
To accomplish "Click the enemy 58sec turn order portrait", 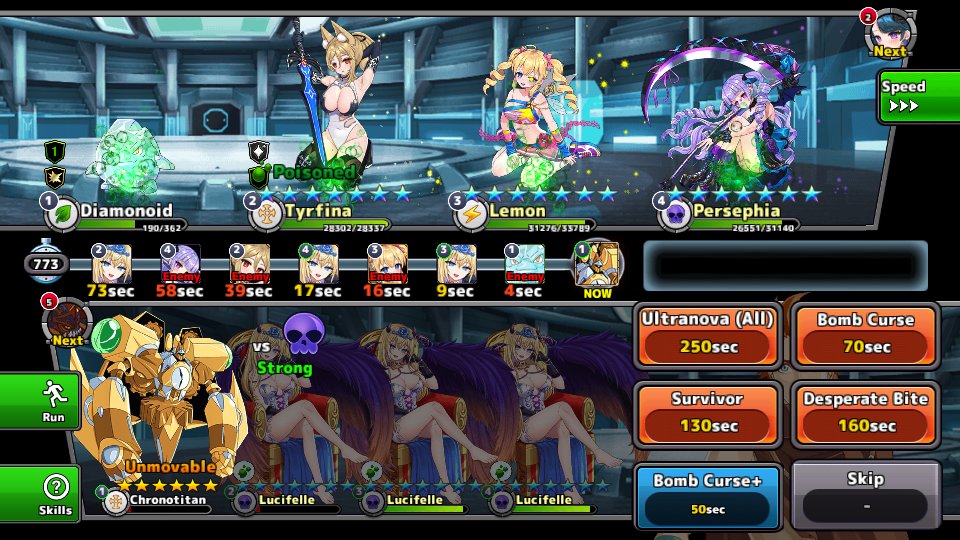I will pyautogui.click(x=180, y=265).
